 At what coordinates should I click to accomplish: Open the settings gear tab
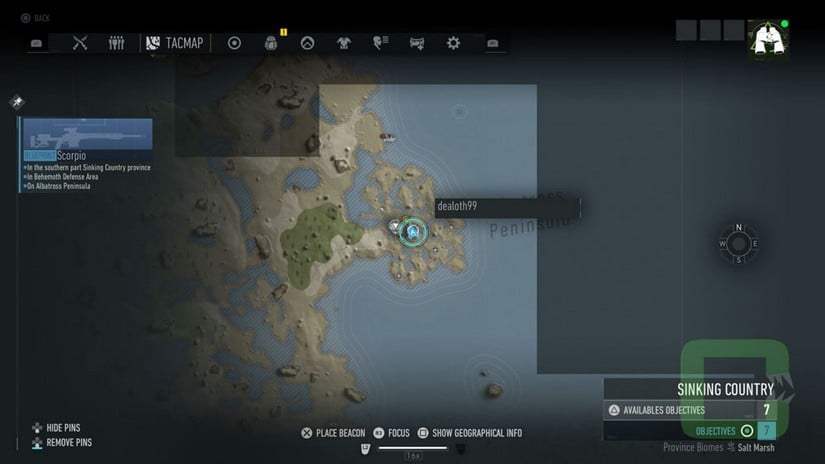pyautogui.click(x=453, y=43)
